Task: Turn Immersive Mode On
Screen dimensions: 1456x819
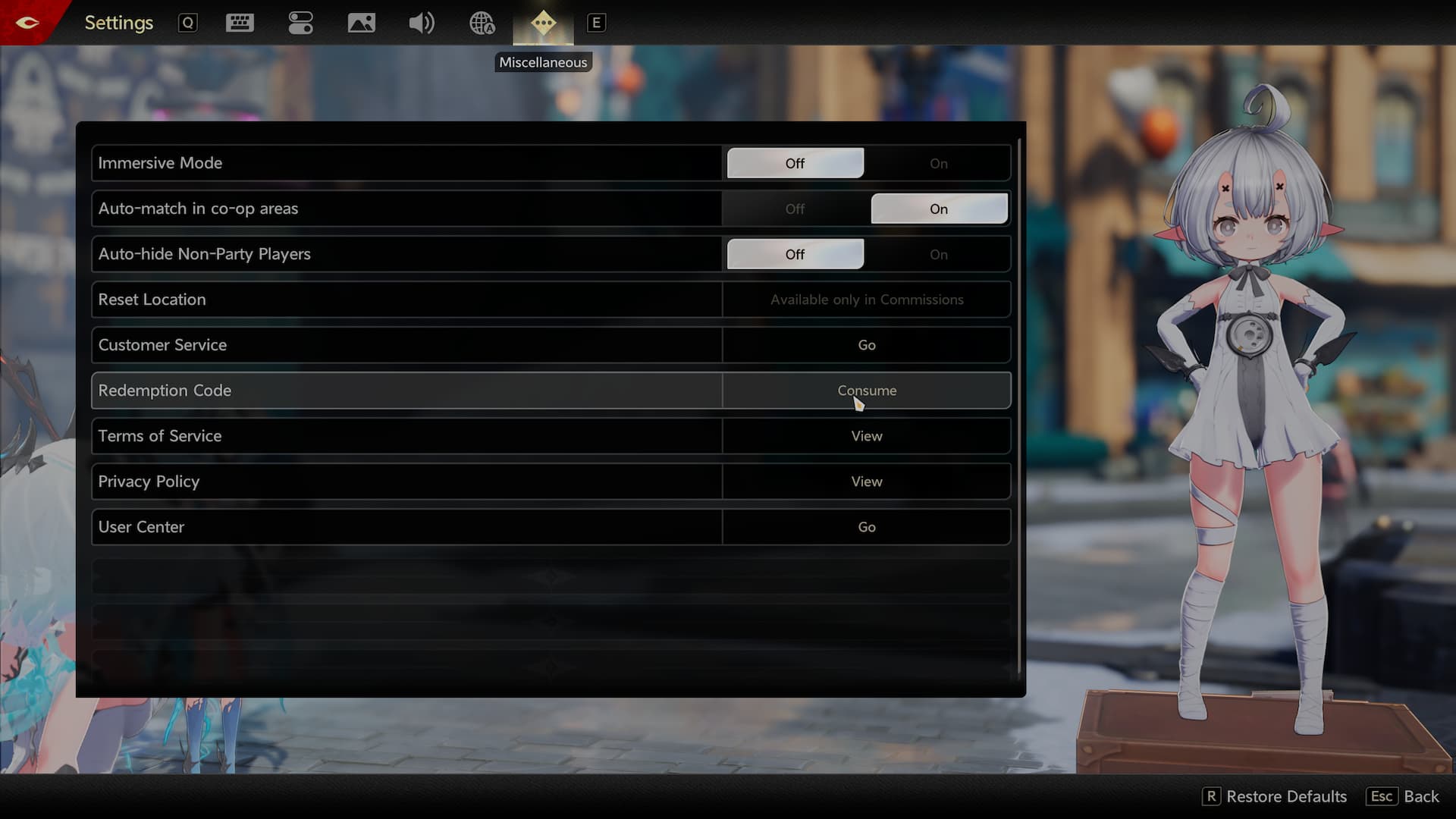Action: click(938, 163)
